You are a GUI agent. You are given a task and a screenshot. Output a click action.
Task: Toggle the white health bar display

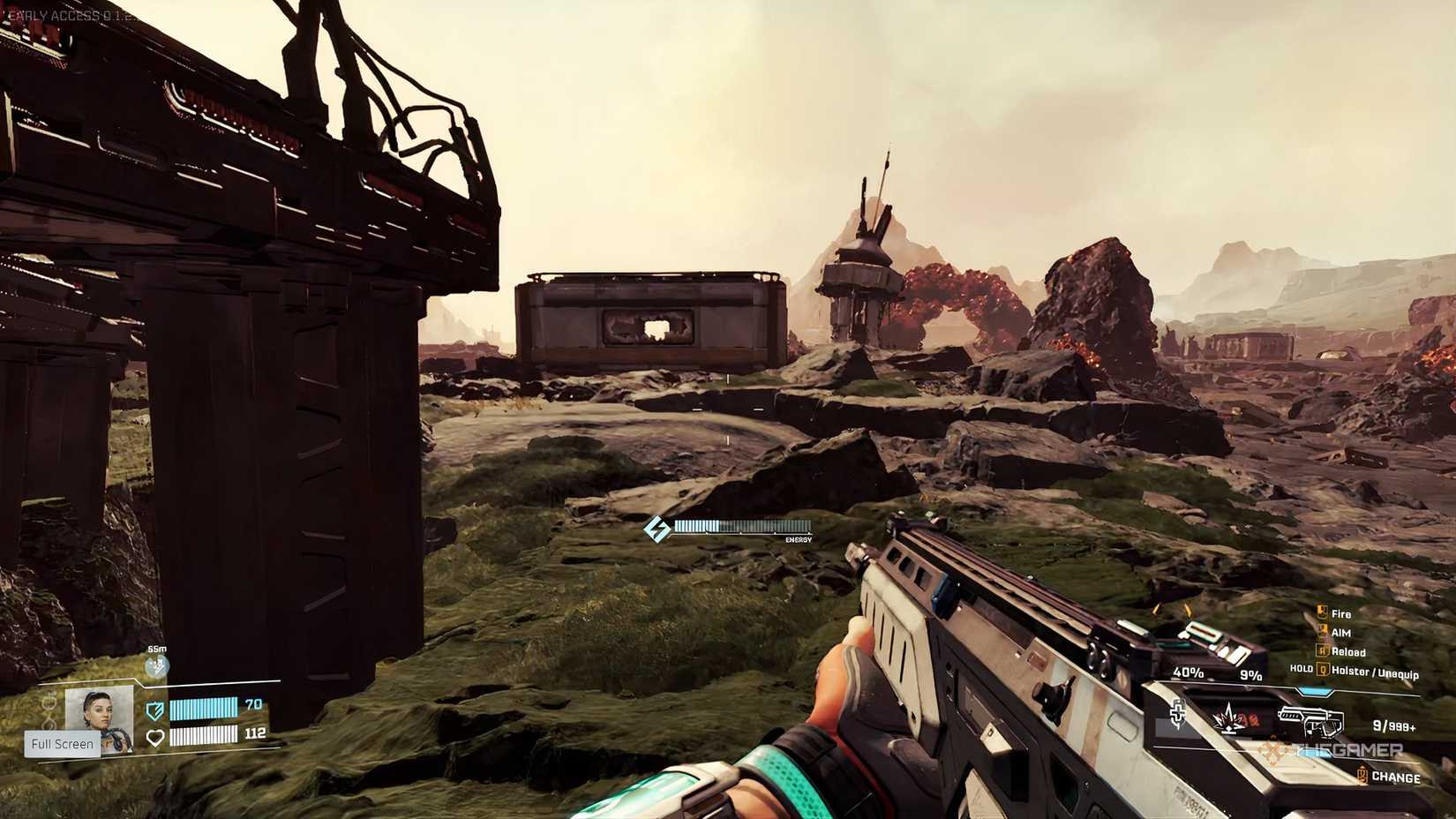click(x=203, y=737)
